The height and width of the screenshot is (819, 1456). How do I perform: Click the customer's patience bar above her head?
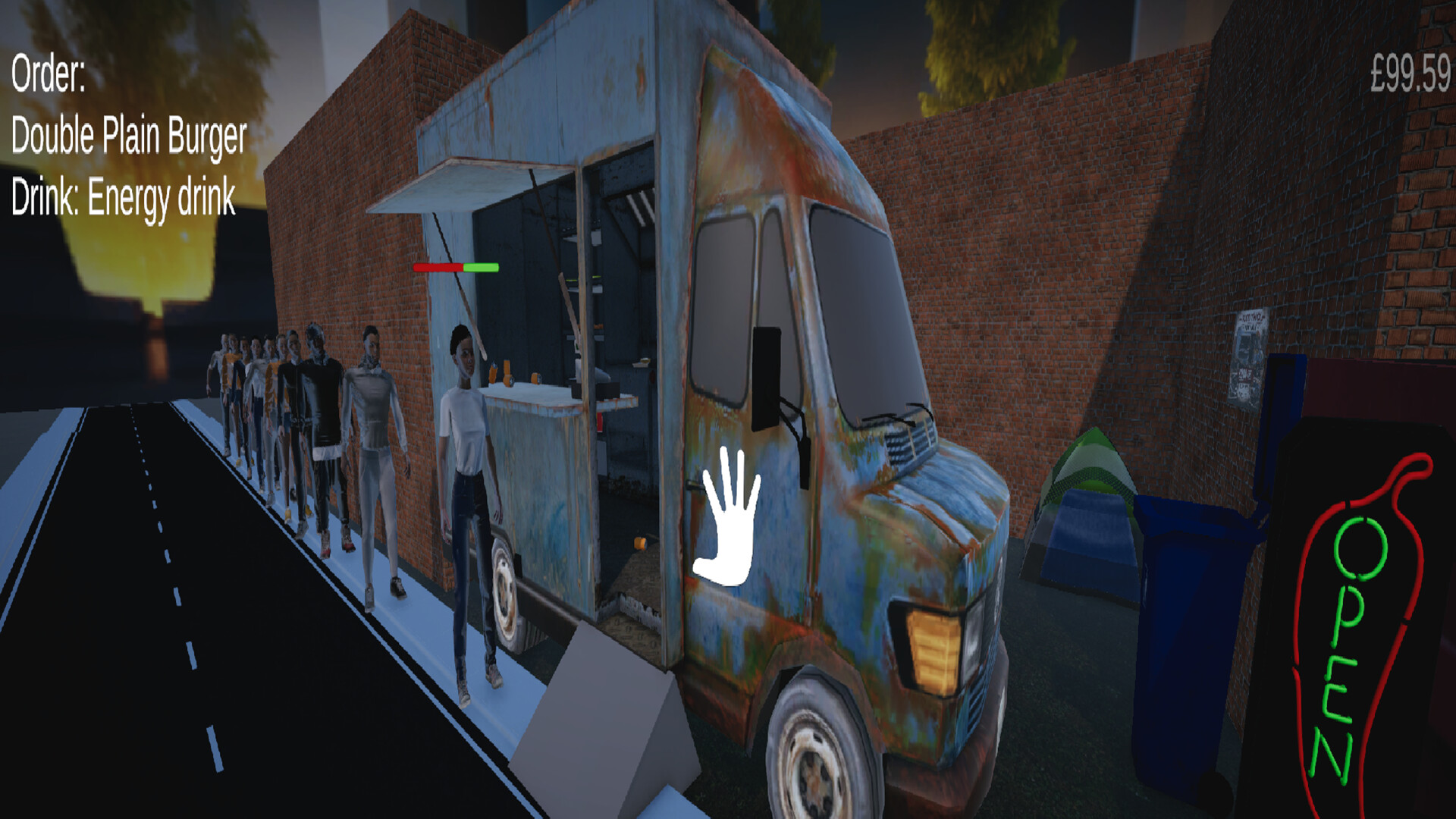[455, 268]
